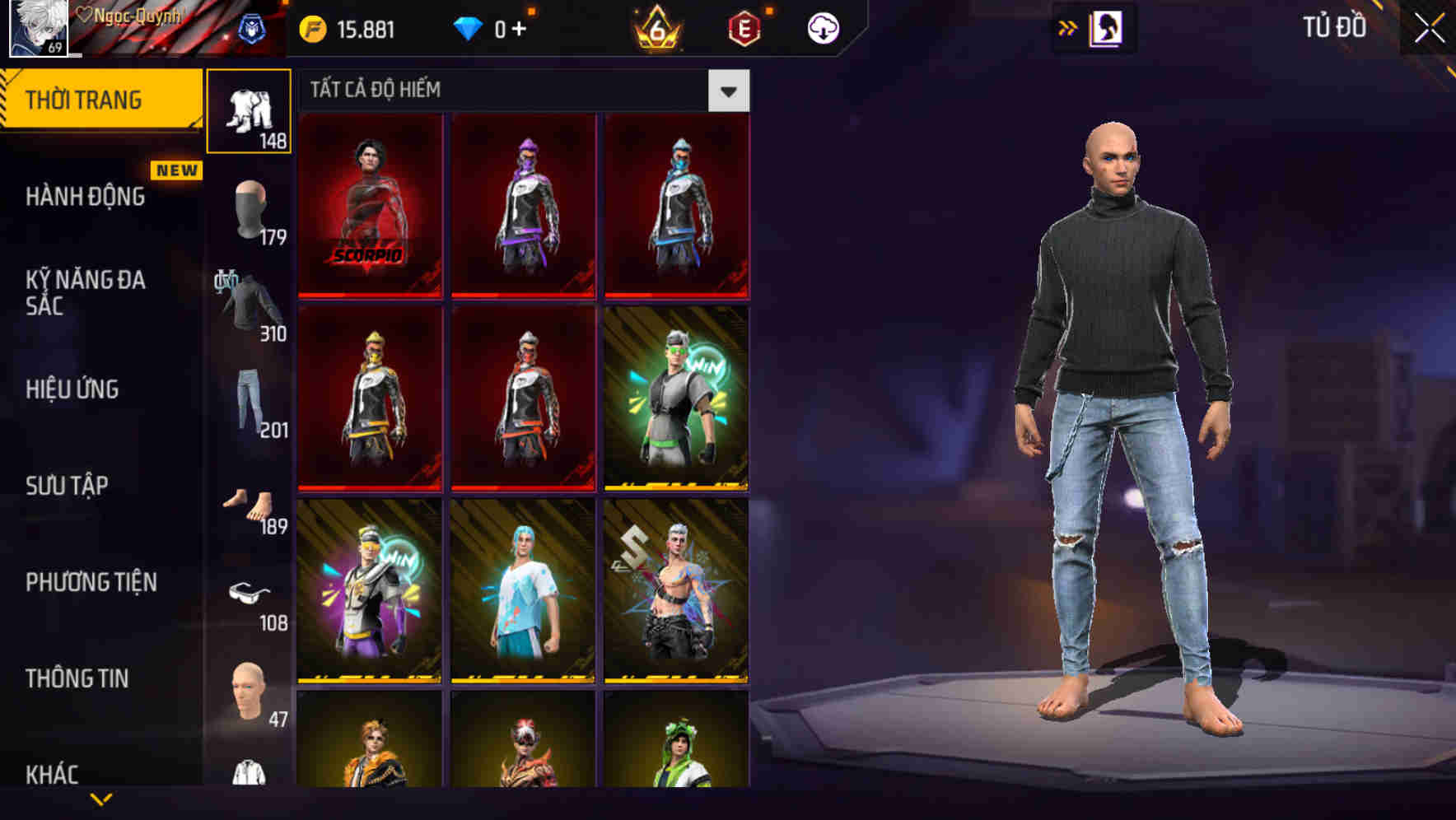This screenshot has width=1456, height=820.
Task: Open the mask category with 179 items
Action: click(x=250, y=210)
